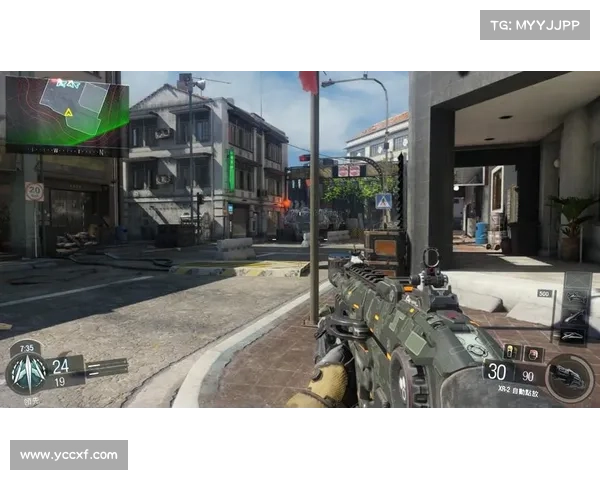Click the team faction emblem beside the score
This screenshot has width=600, height=480.
pos(26,374)
